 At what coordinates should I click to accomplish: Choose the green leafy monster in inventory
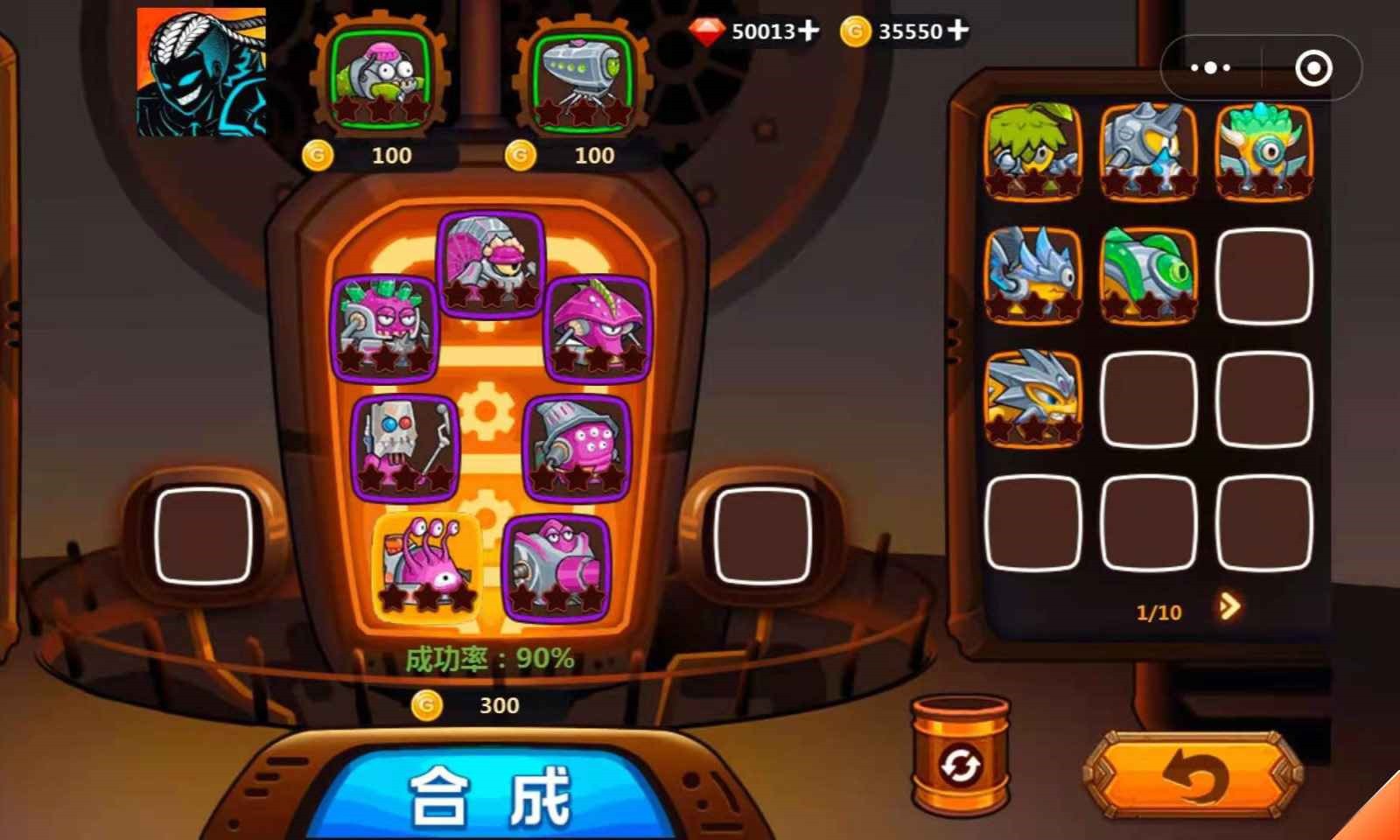pos(1032,150)
